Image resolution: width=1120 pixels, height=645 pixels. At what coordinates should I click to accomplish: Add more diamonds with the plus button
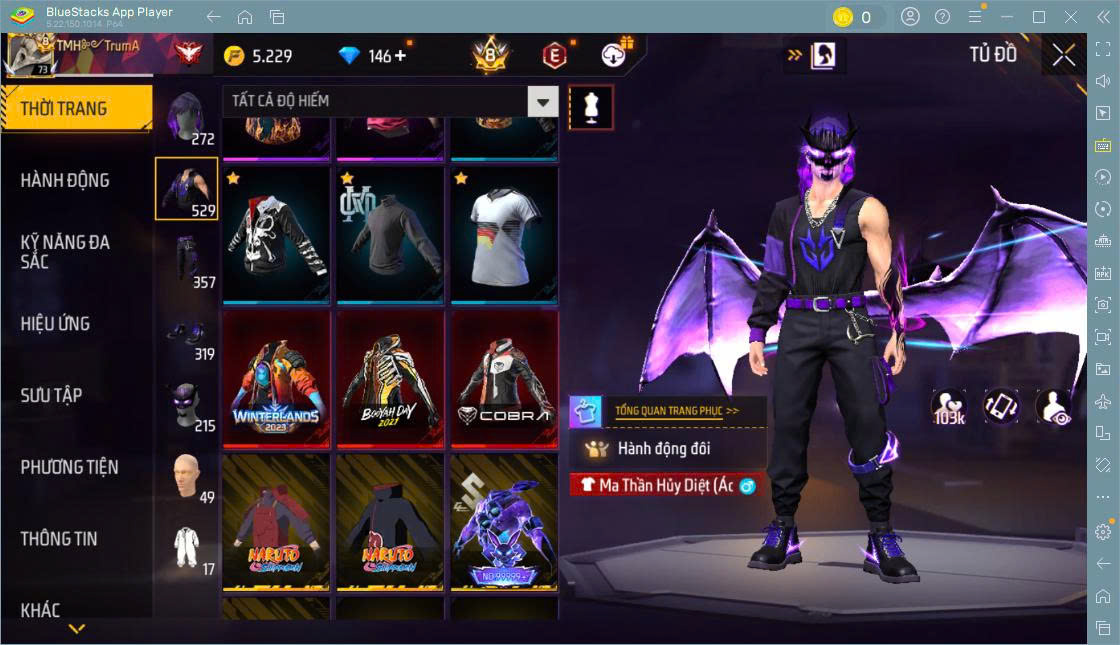click(x=400, y=55)
